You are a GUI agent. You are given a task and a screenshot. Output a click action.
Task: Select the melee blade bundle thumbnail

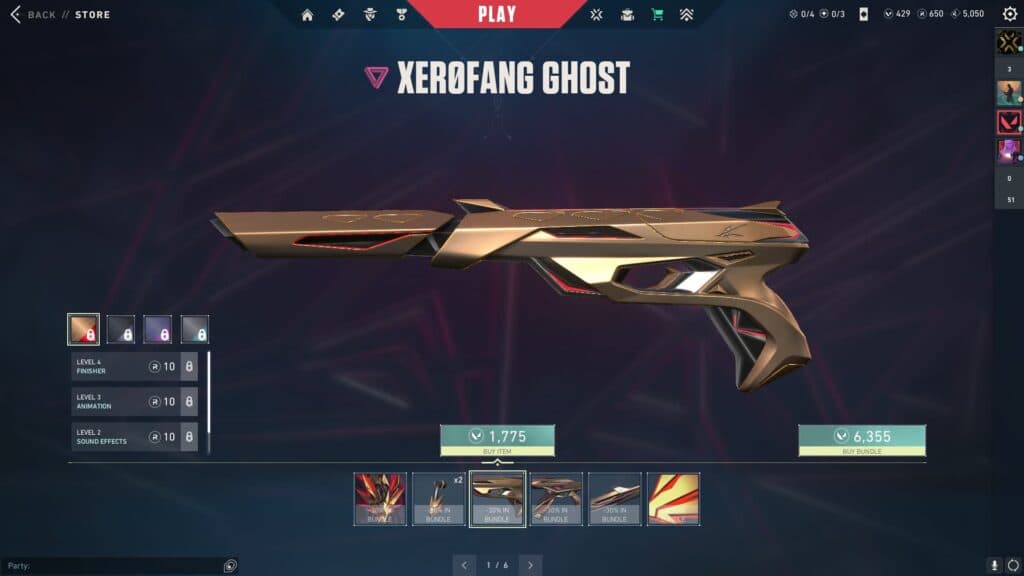click(x=614, y=499)
